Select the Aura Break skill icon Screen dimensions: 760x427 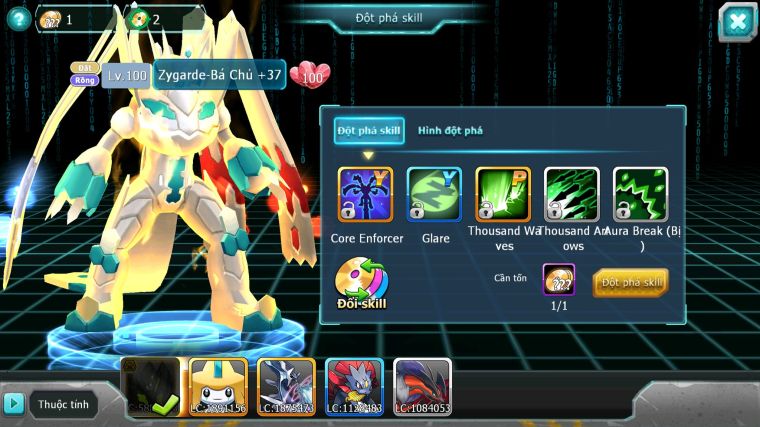[x=640, y=194]
